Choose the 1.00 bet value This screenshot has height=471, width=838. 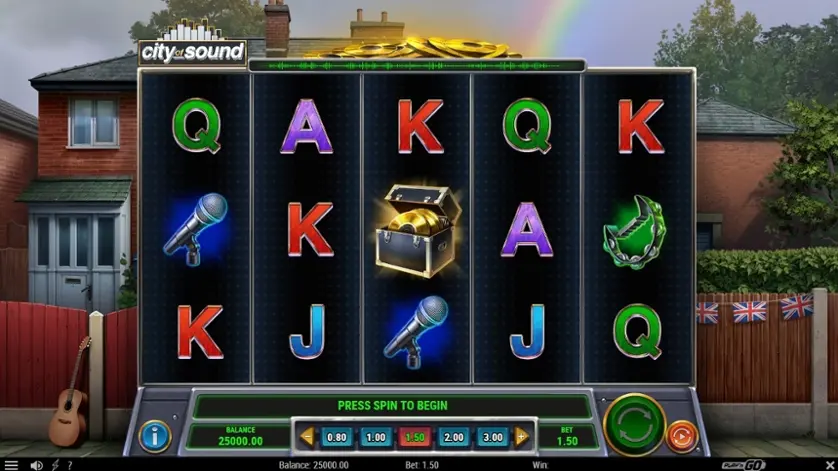click(375, 437)
